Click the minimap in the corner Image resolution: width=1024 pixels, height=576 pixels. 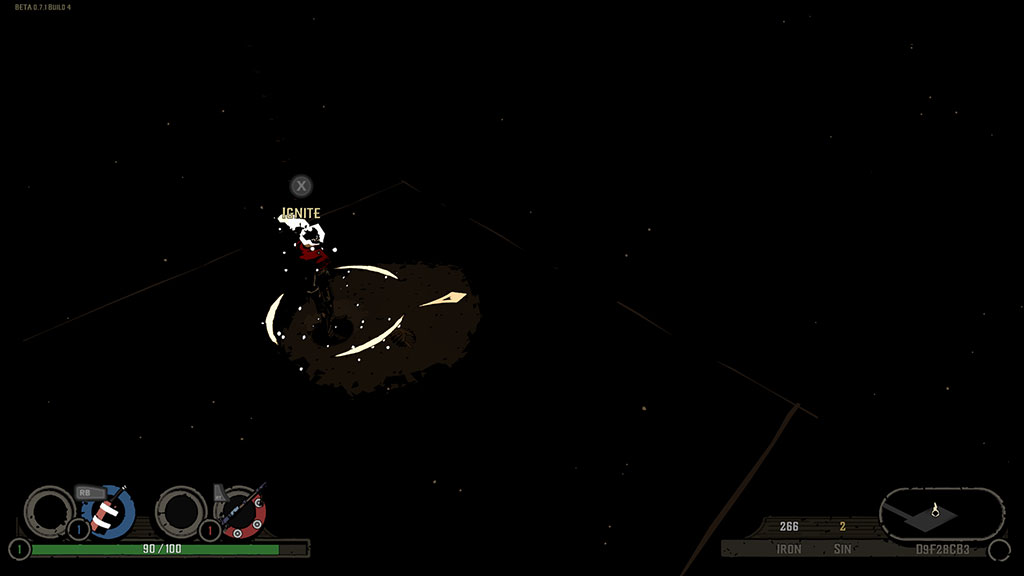940,514
